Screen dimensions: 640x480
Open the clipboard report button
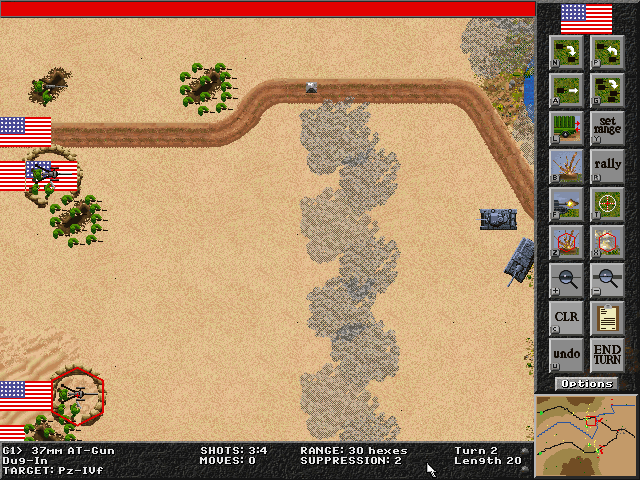[x=607, y=318]
